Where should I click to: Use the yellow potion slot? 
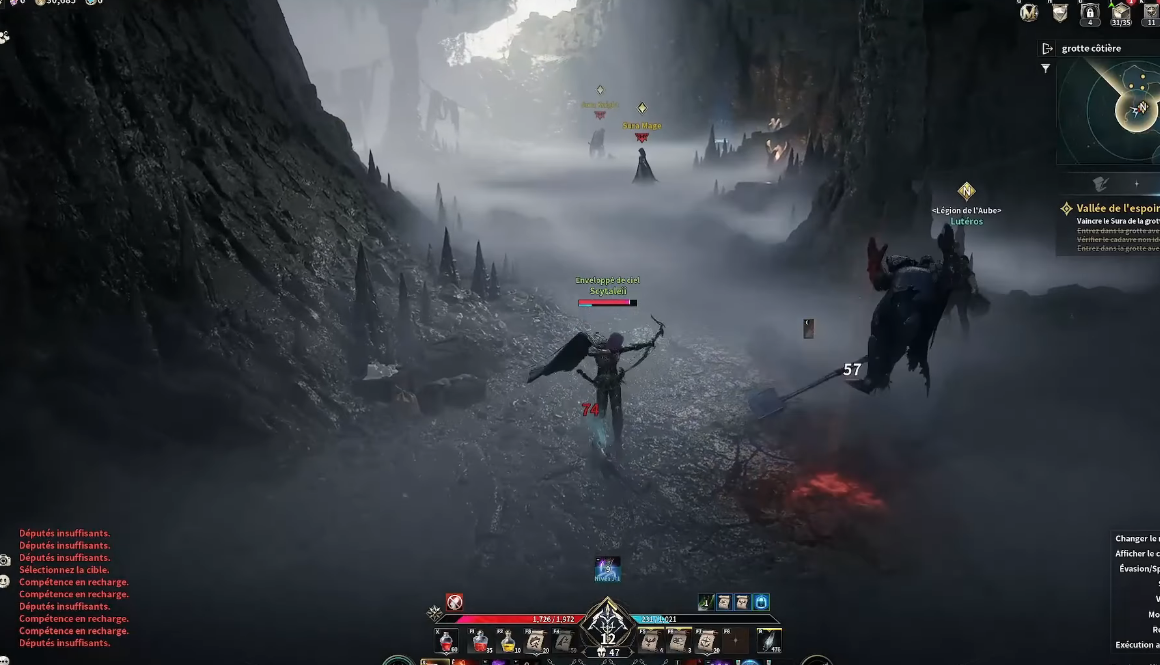point(508,641)
